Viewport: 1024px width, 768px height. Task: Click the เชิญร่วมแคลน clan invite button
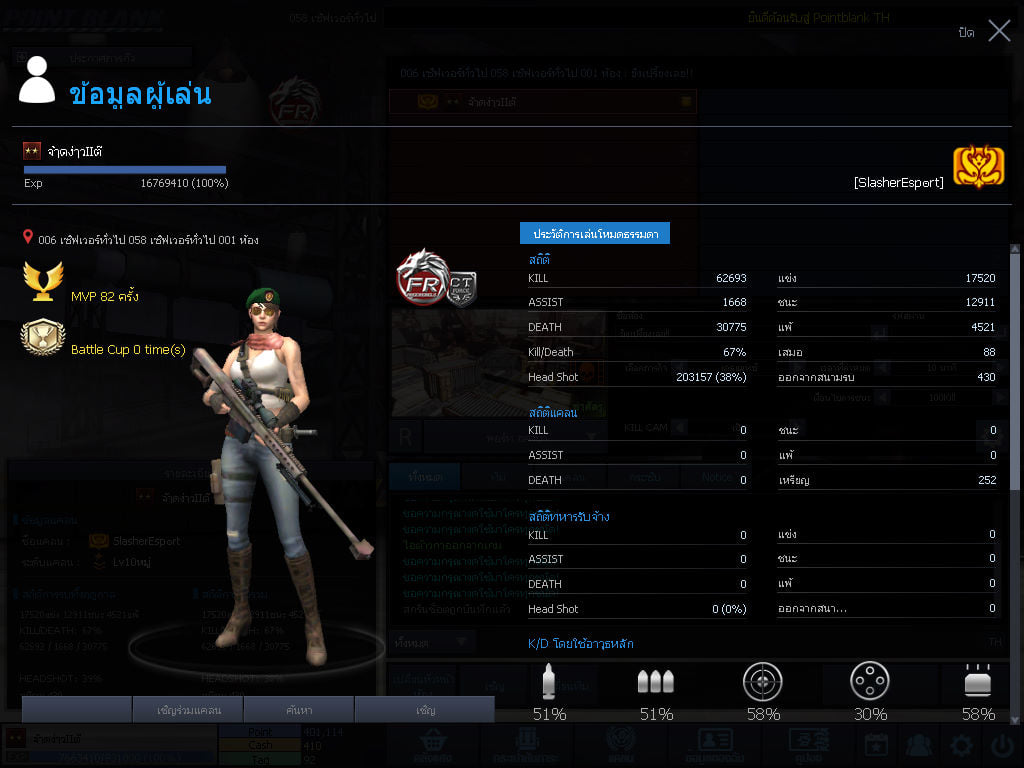pos(188,710)
